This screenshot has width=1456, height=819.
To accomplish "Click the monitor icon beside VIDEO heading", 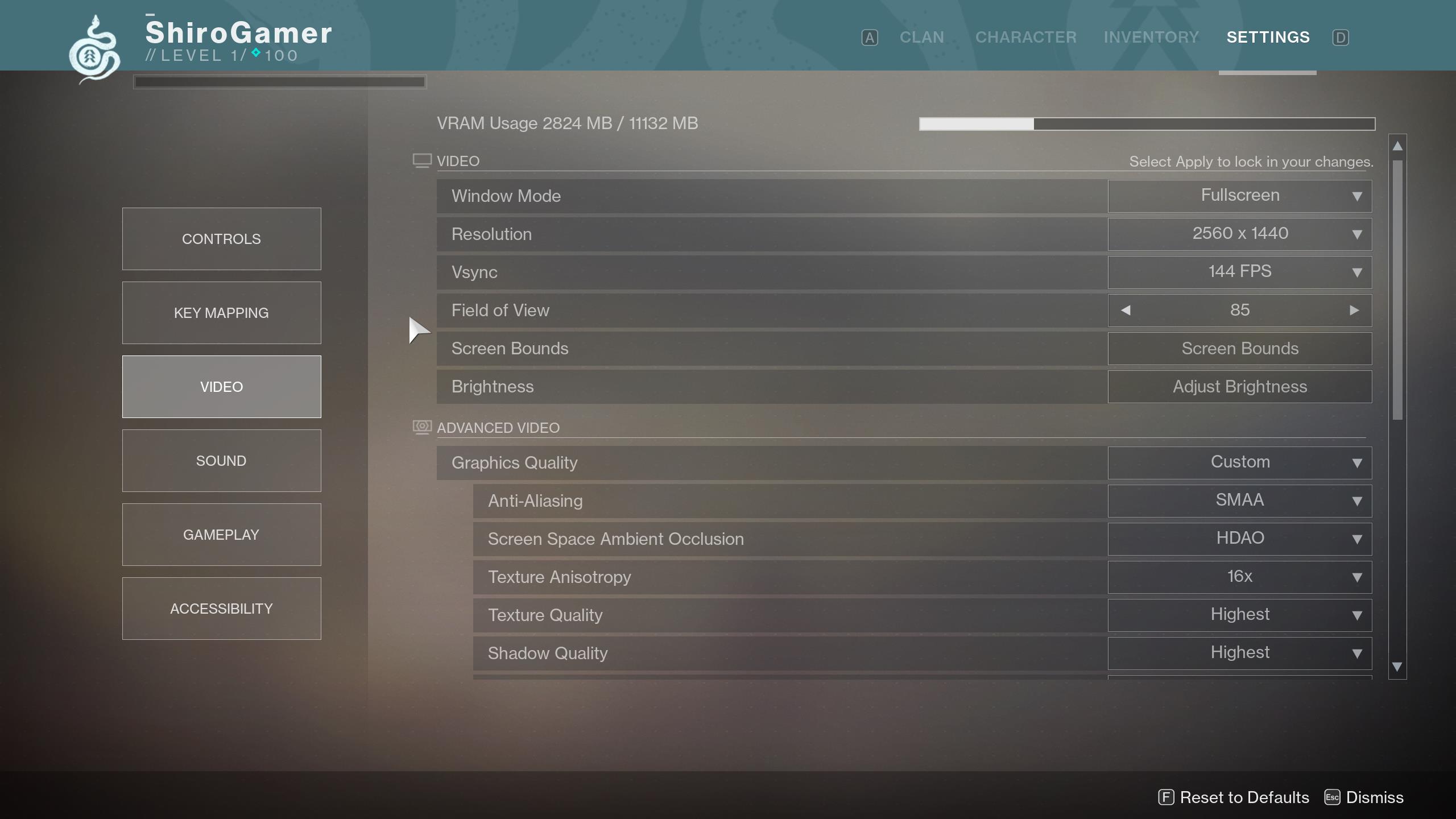I will tap(421, 160).
